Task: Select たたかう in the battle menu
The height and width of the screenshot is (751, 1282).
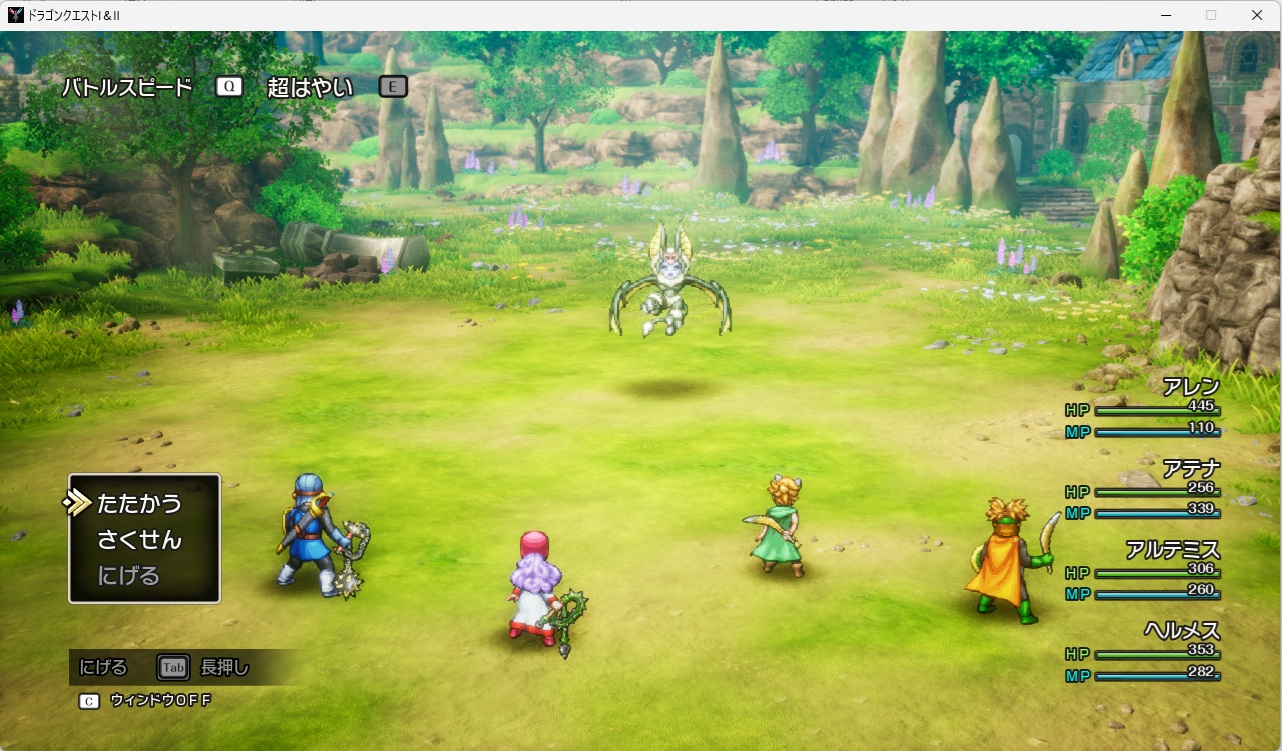Action: coord(139,503)
